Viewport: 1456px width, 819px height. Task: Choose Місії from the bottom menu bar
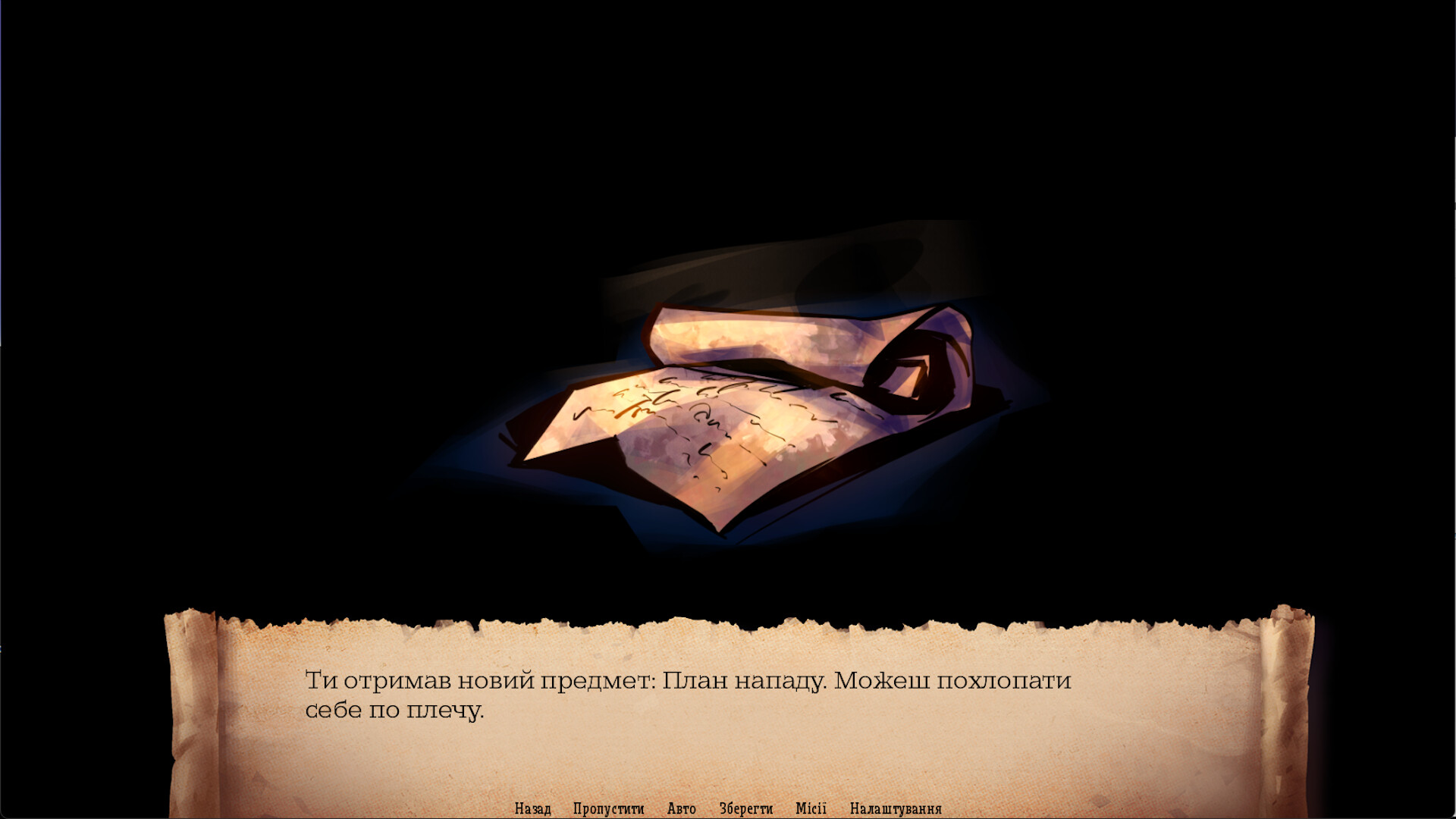(812, 808)
